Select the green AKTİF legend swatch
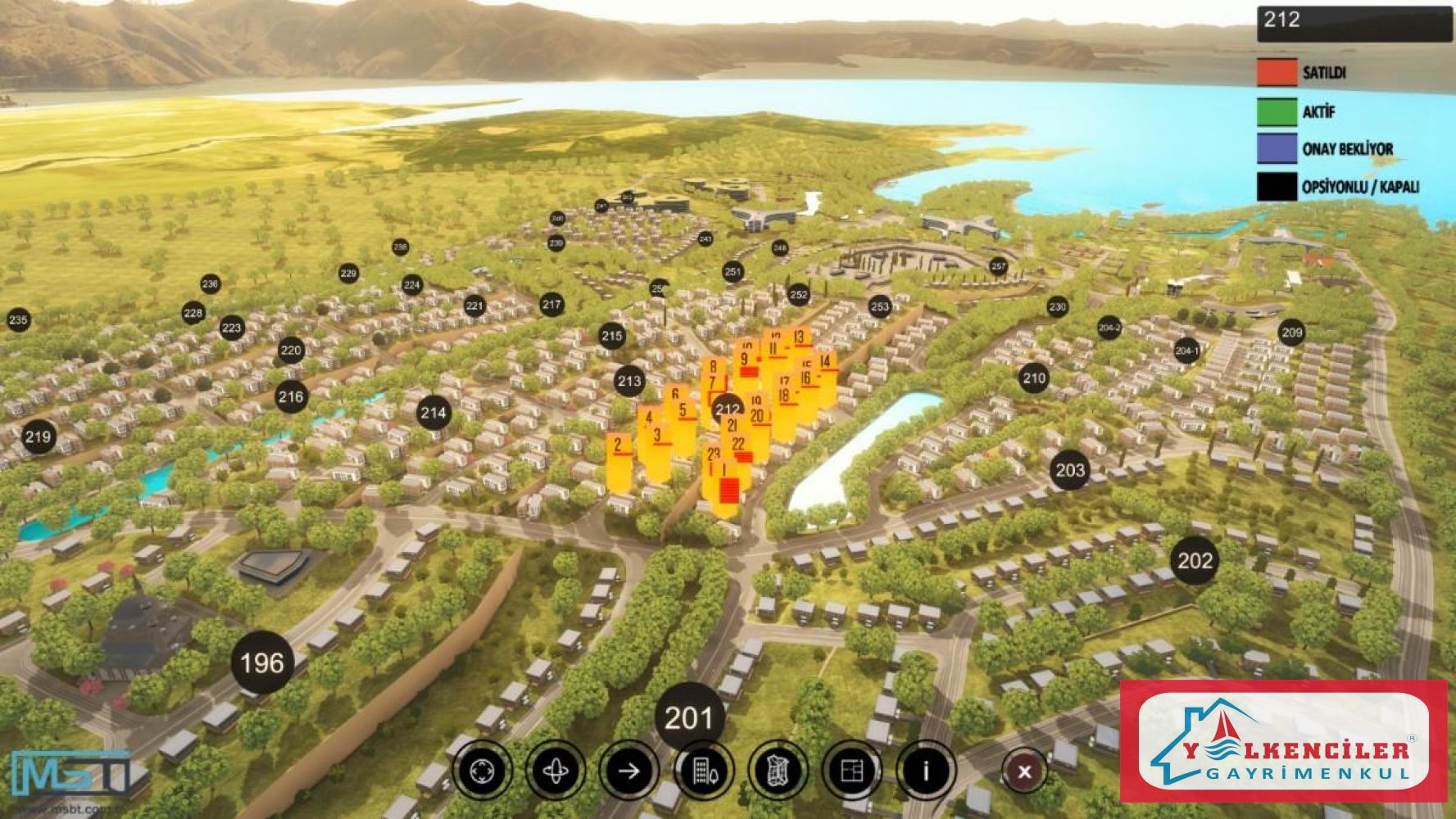 [x=1277, y=111]
